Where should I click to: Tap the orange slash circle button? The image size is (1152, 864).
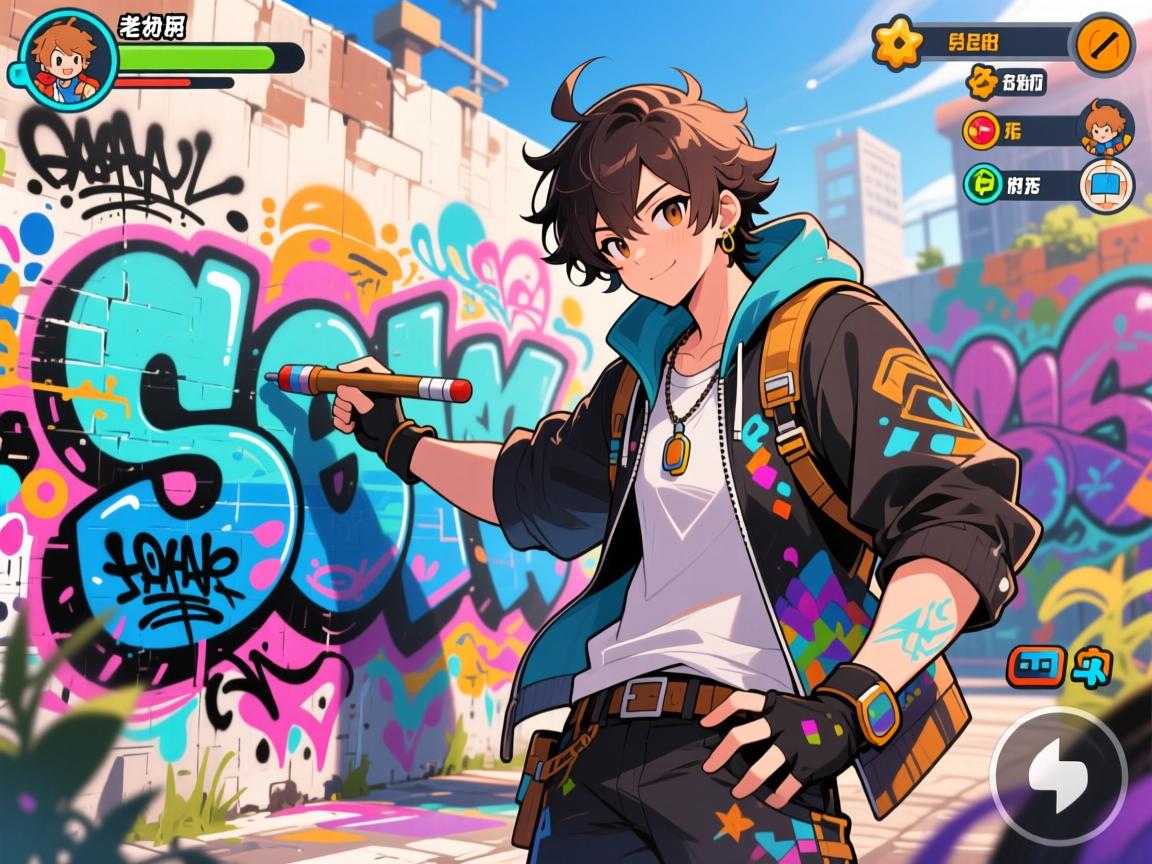click(1102, 44)
